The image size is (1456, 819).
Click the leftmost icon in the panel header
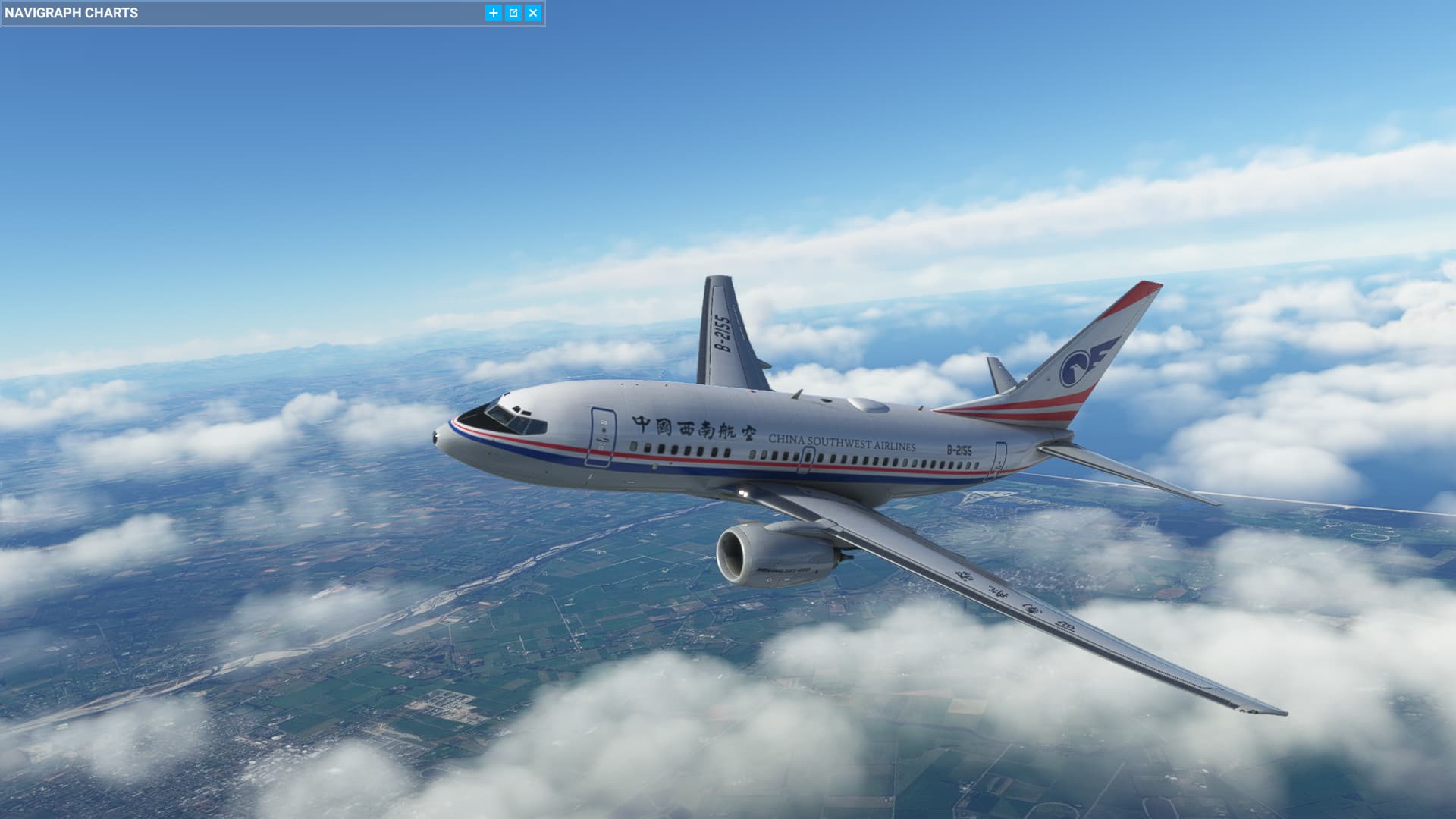coord(493,13)
